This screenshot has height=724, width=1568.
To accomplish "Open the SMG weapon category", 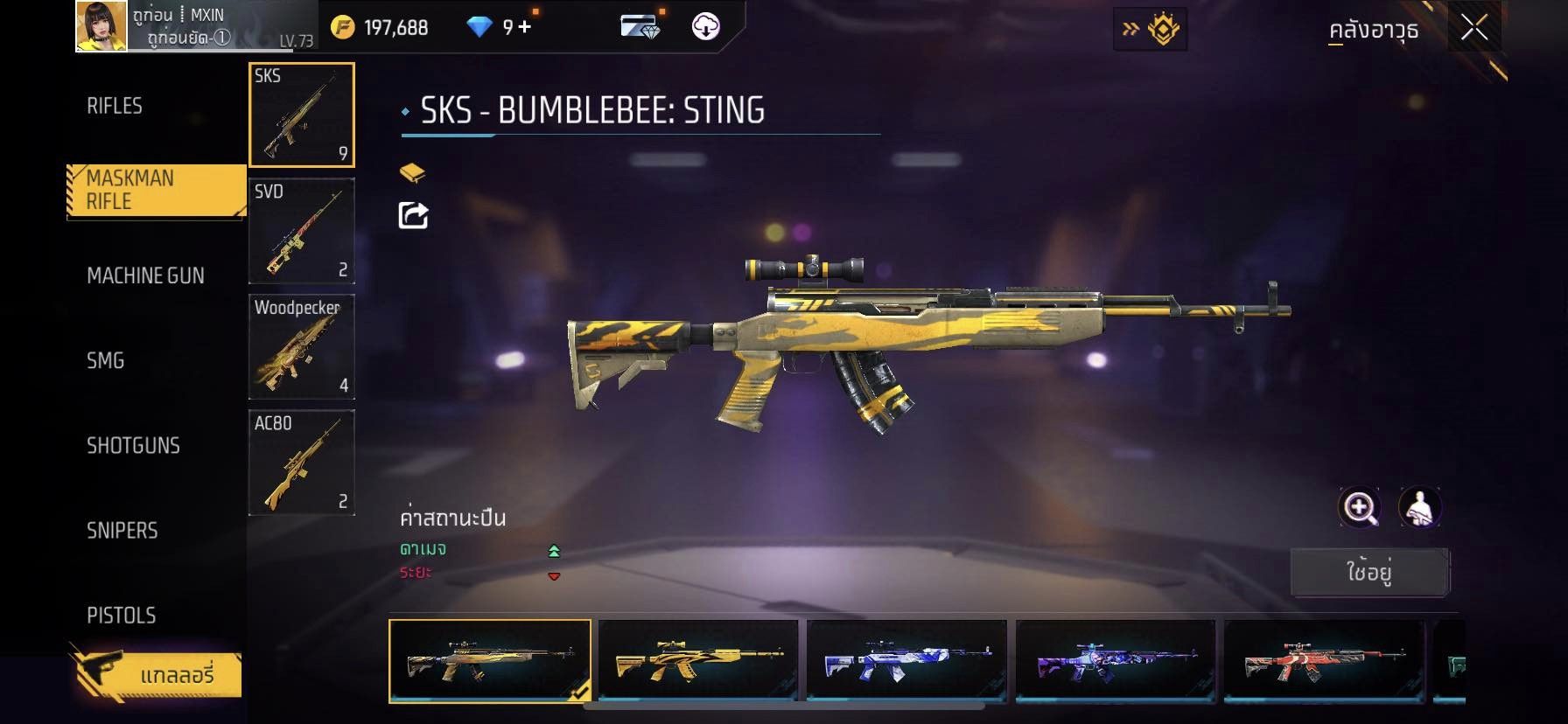I will (106, 360).
